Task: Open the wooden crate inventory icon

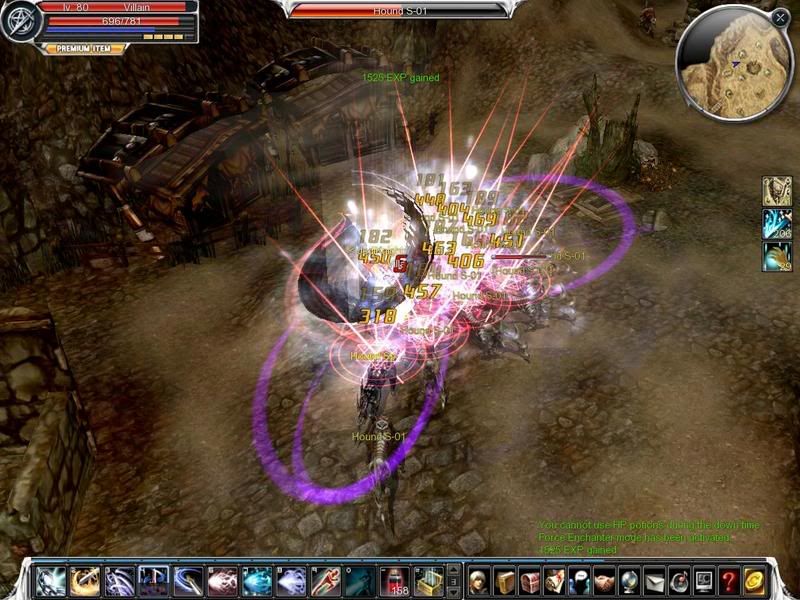Action: 505,580
